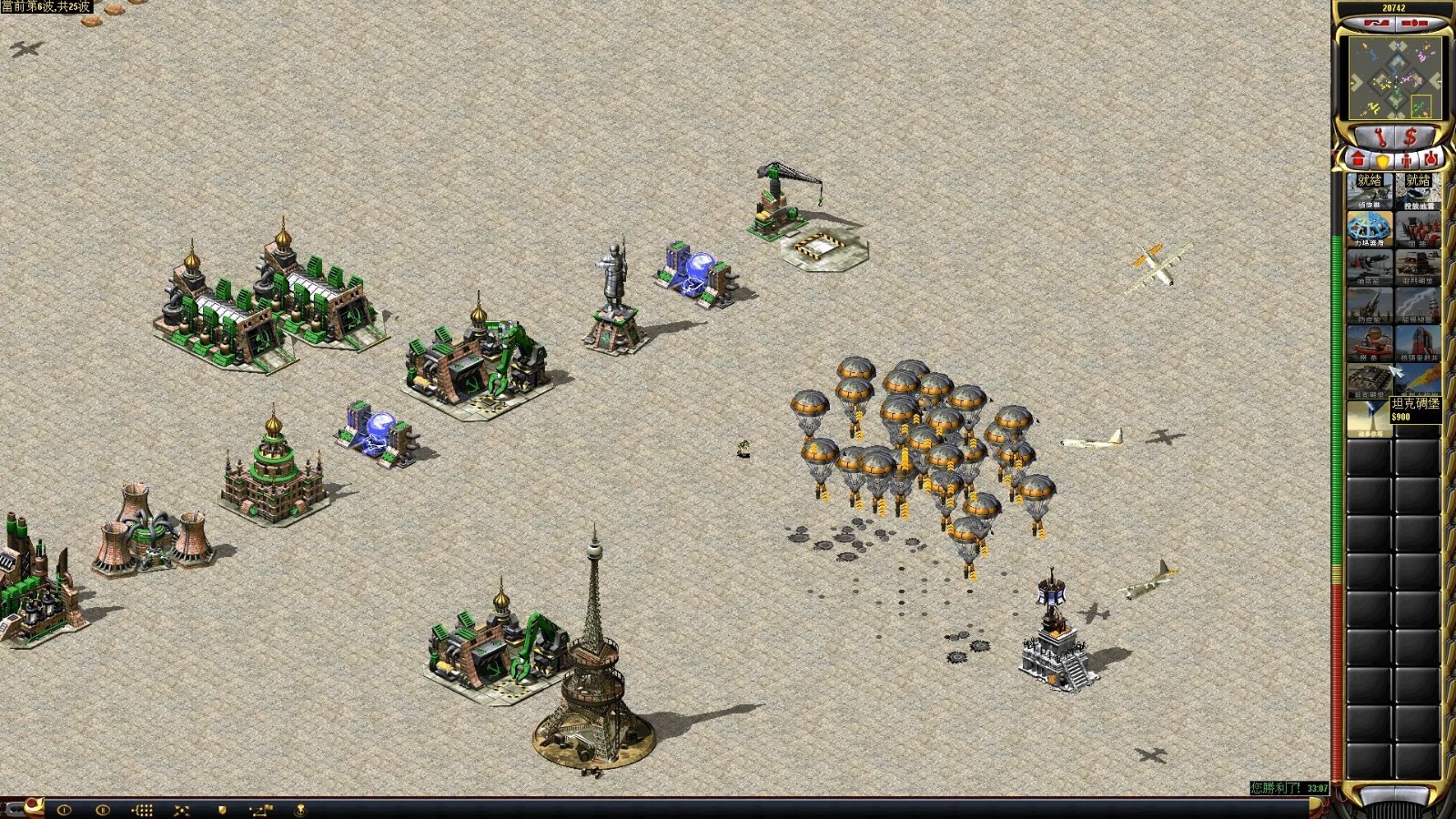Select the ready spy plane cameo
The width and height of the screenshot is (1456, 819).
coord(1370,191)
